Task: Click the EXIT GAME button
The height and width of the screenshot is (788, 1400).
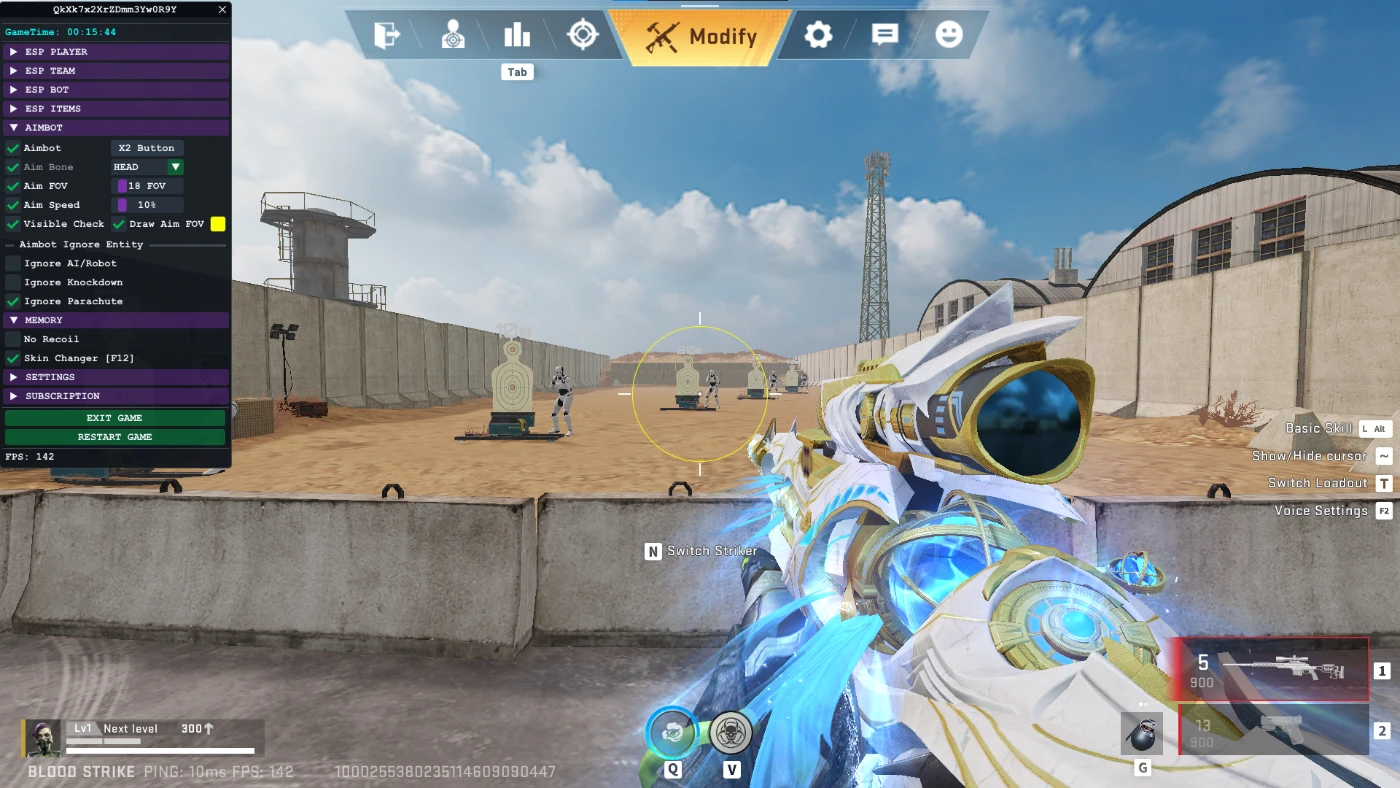Action: point(114,417)
